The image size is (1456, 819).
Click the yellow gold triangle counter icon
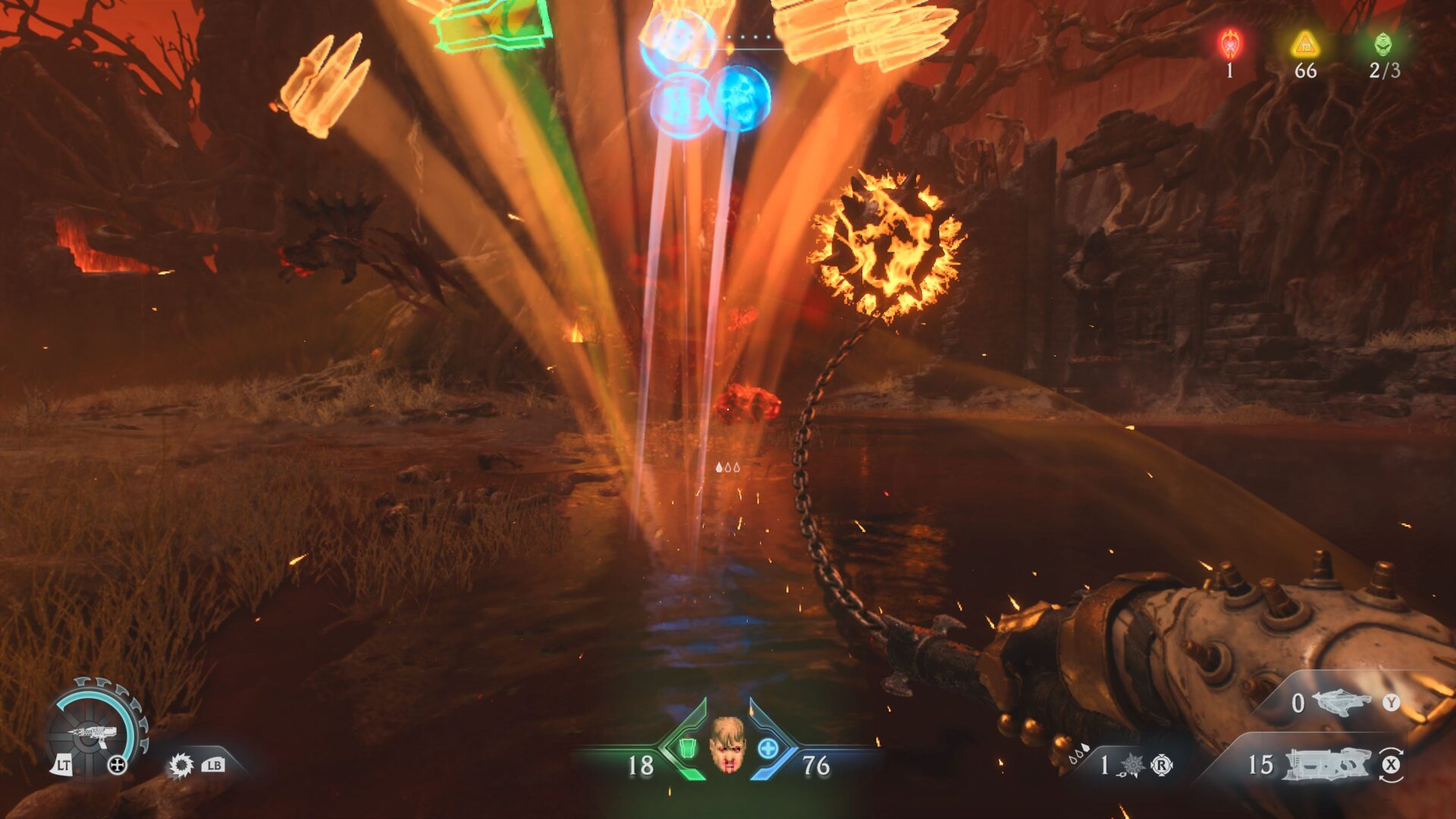1305,45
